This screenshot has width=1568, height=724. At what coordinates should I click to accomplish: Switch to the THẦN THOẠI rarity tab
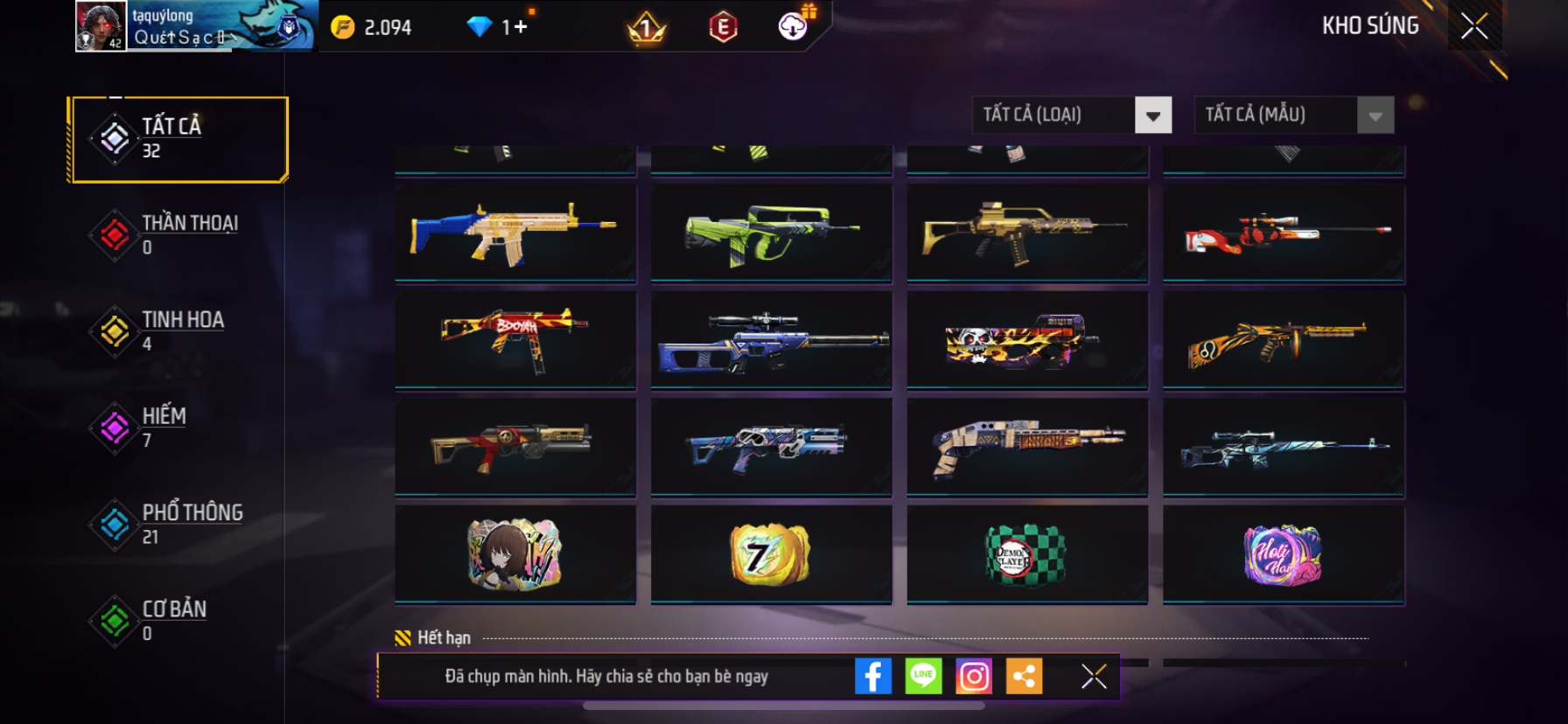point(179,234)
